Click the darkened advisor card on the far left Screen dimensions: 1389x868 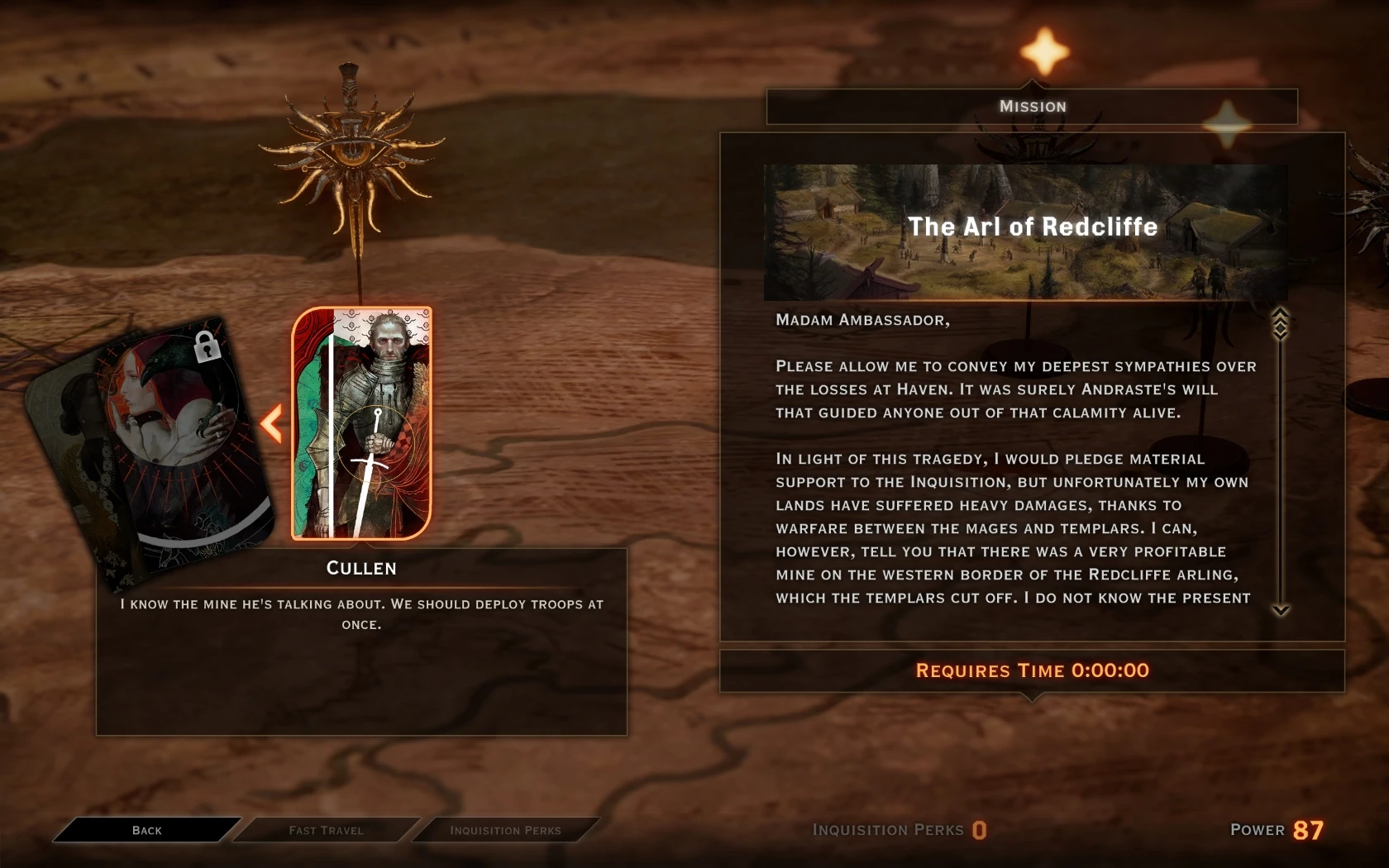pos(74,446)
